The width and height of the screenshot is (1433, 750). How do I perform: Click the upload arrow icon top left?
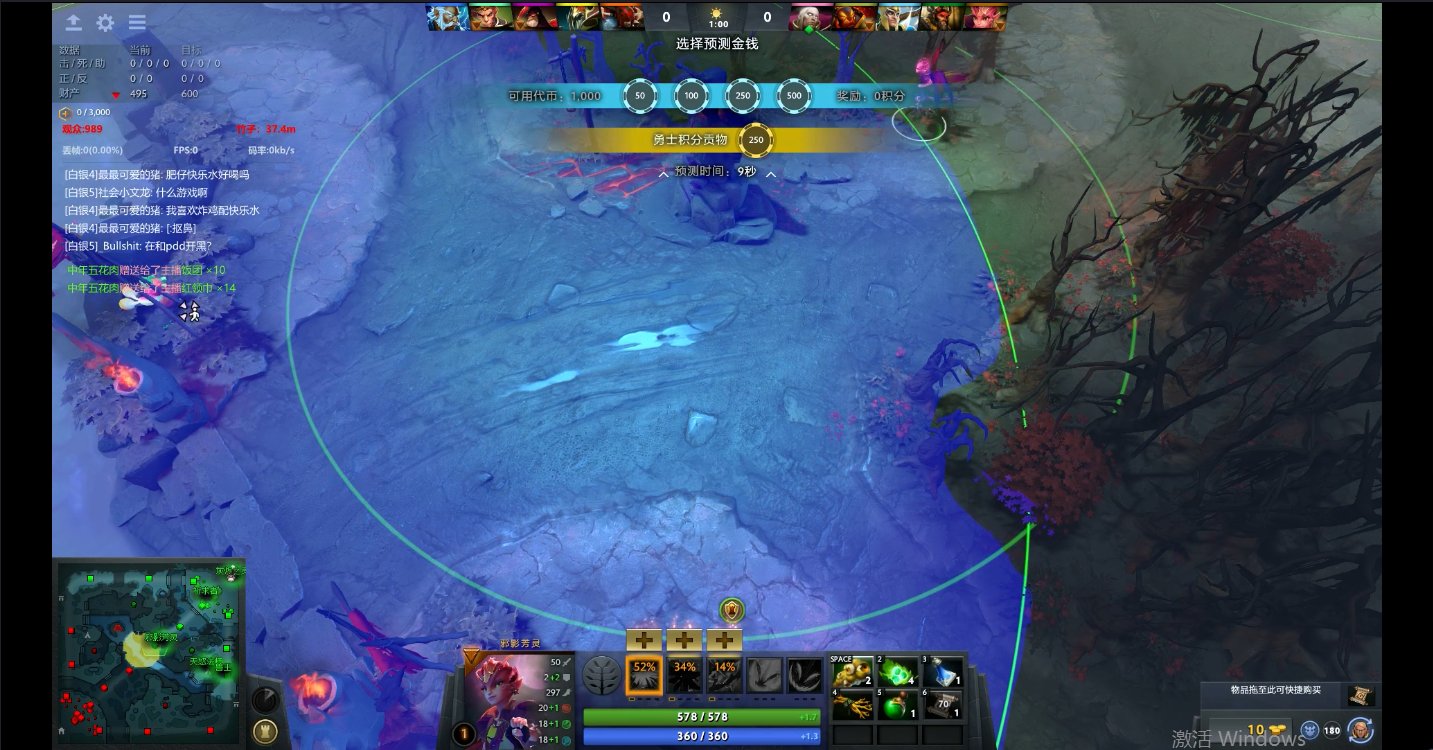pos(73,22)
